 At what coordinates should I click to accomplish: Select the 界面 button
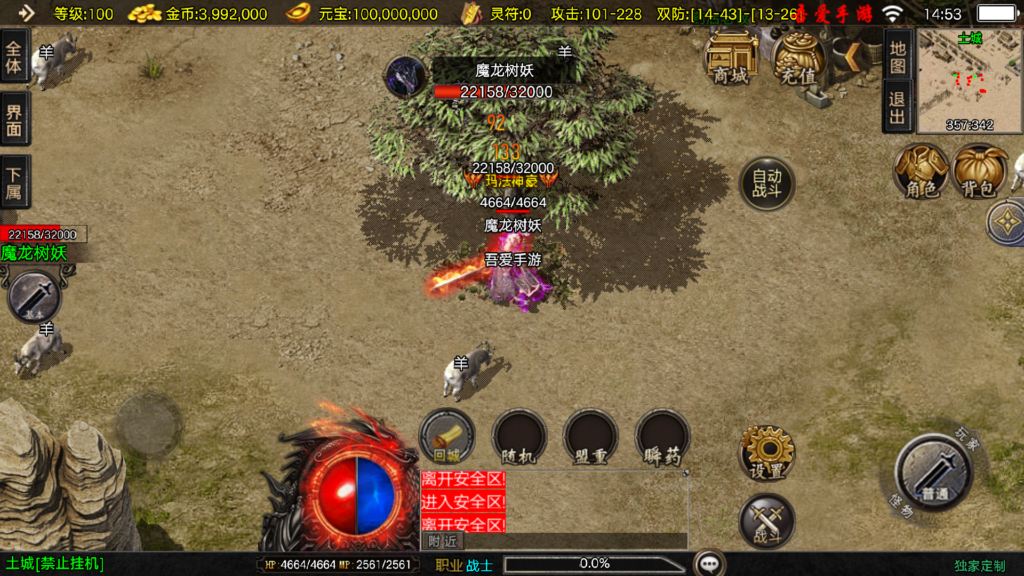click(14, 120)
